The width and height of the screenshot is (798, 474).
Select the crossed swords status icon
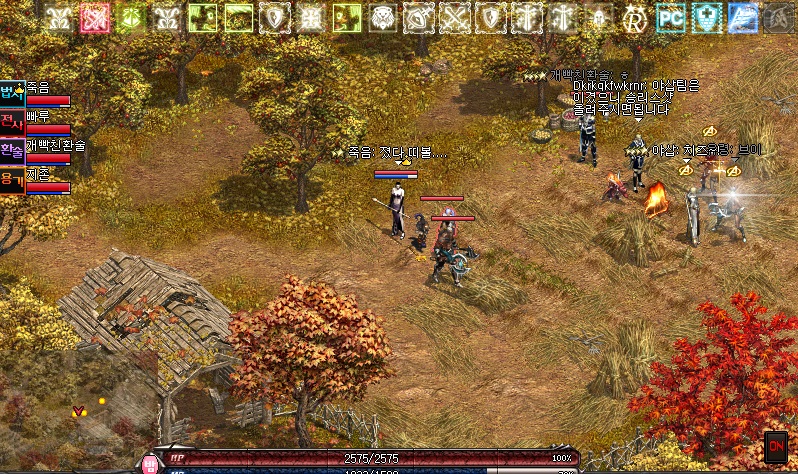tap(454, 17)
